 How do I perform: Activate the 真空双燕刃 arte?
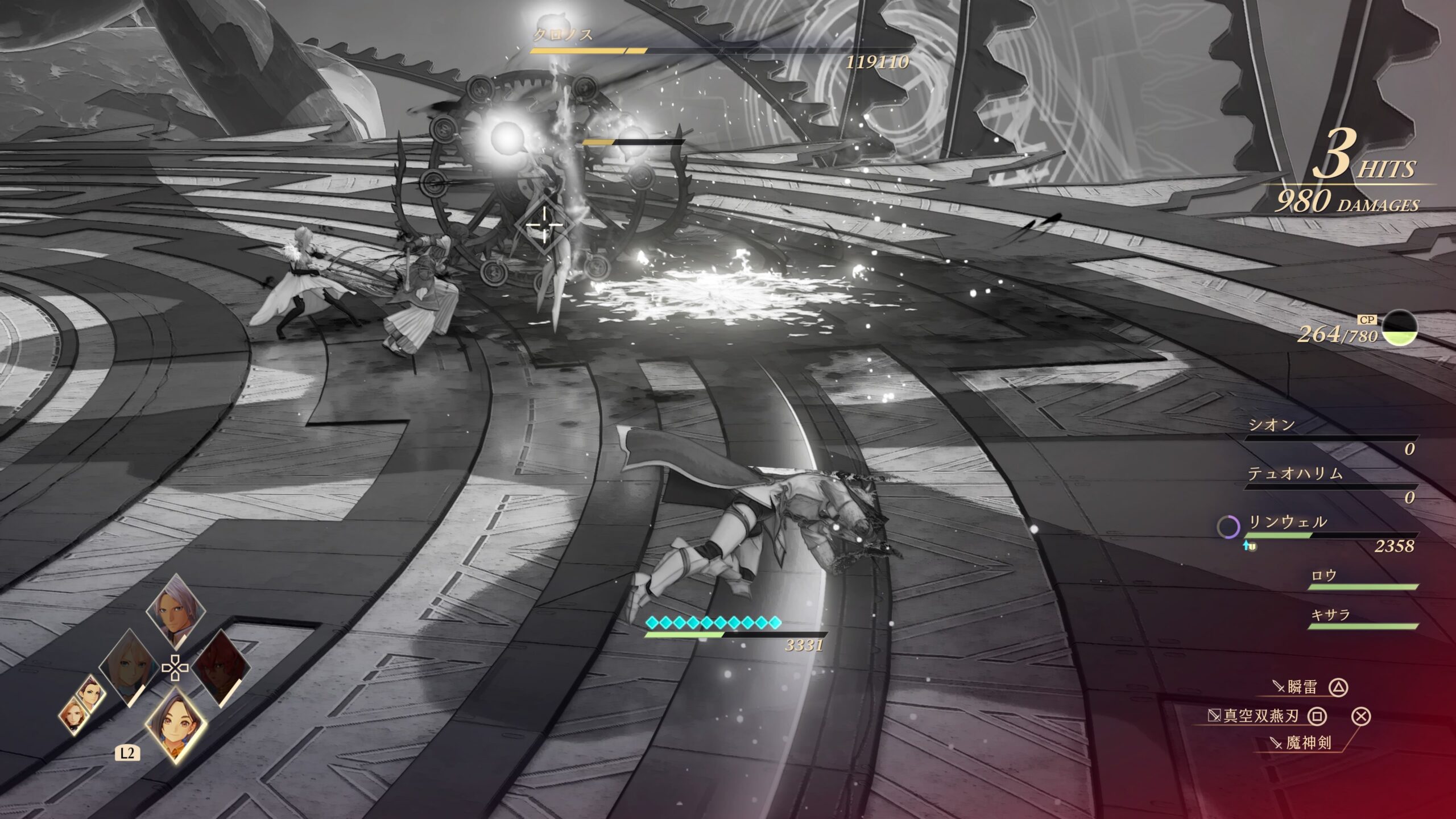[1261, 715]
